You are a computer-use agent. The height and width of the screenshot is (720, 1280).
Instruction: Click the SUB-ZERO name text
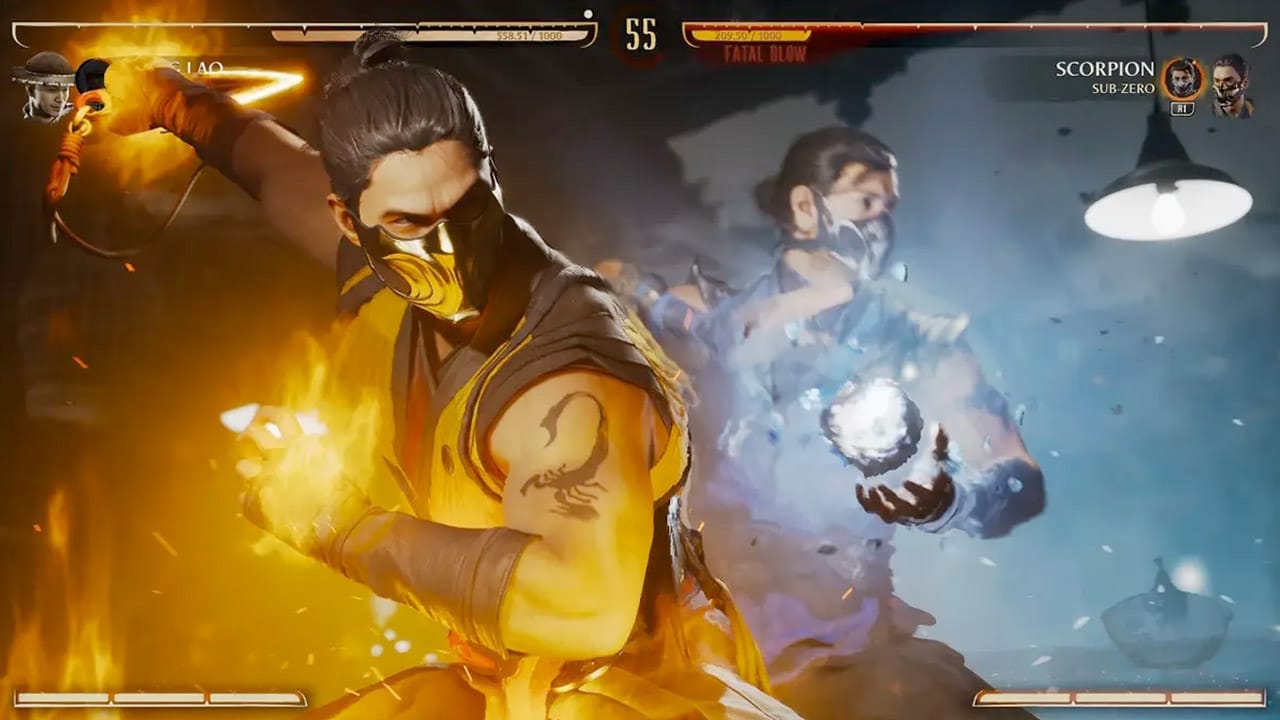[x=1122, y=88]
